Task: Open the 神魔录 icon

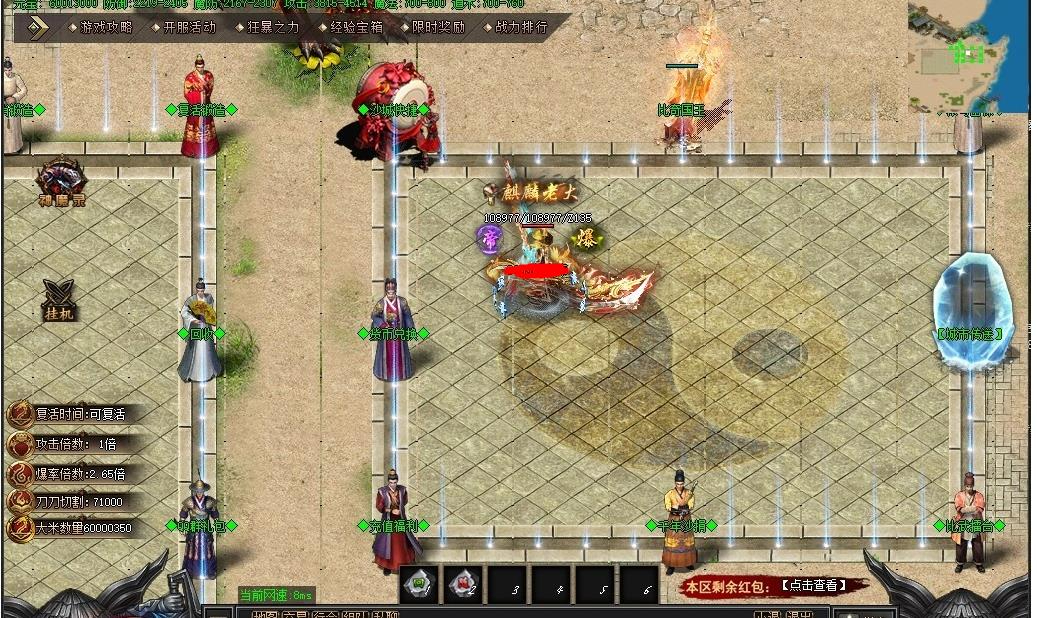Action: (60, 182)
